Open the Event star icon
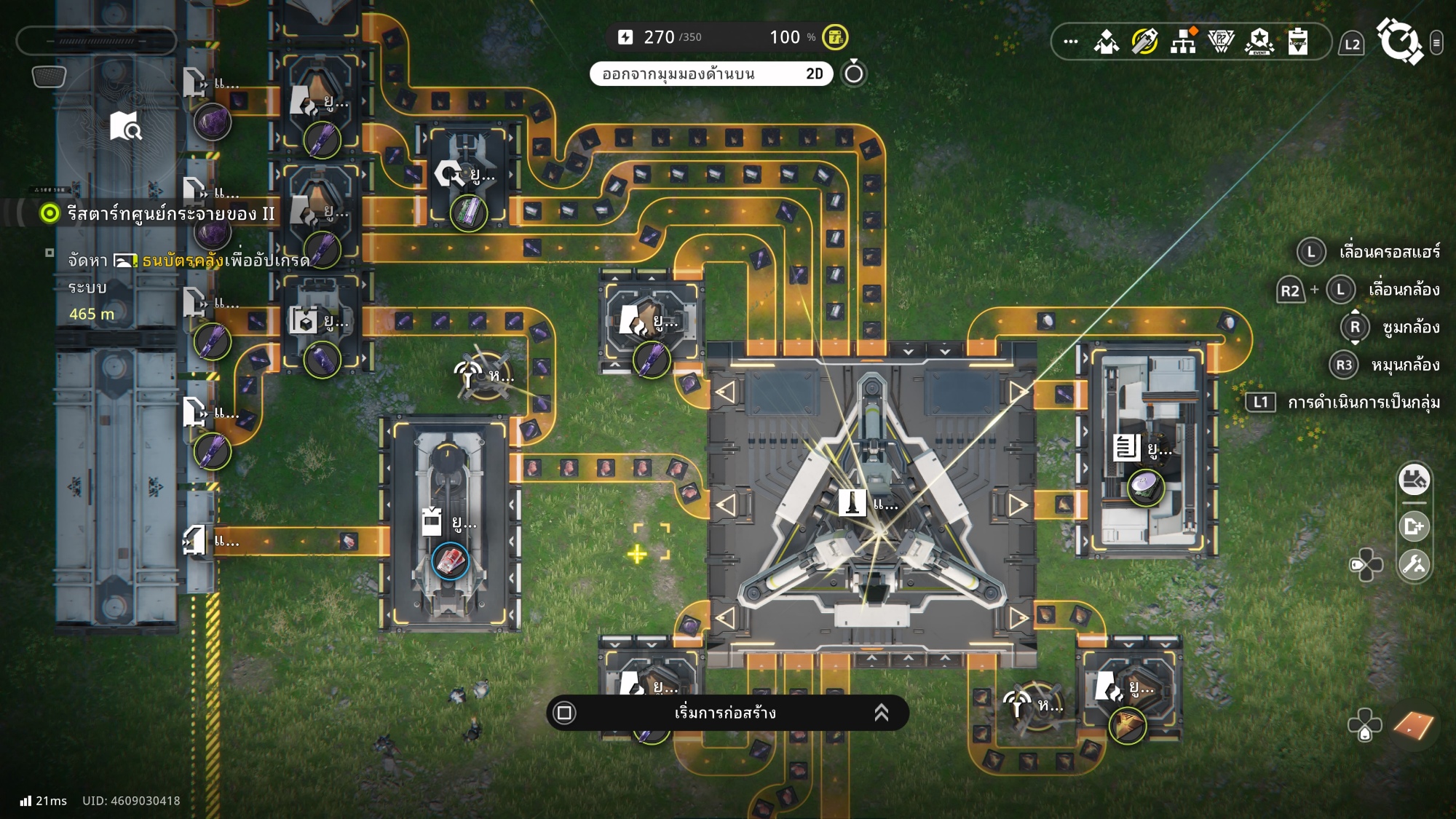 point(1259,41)
